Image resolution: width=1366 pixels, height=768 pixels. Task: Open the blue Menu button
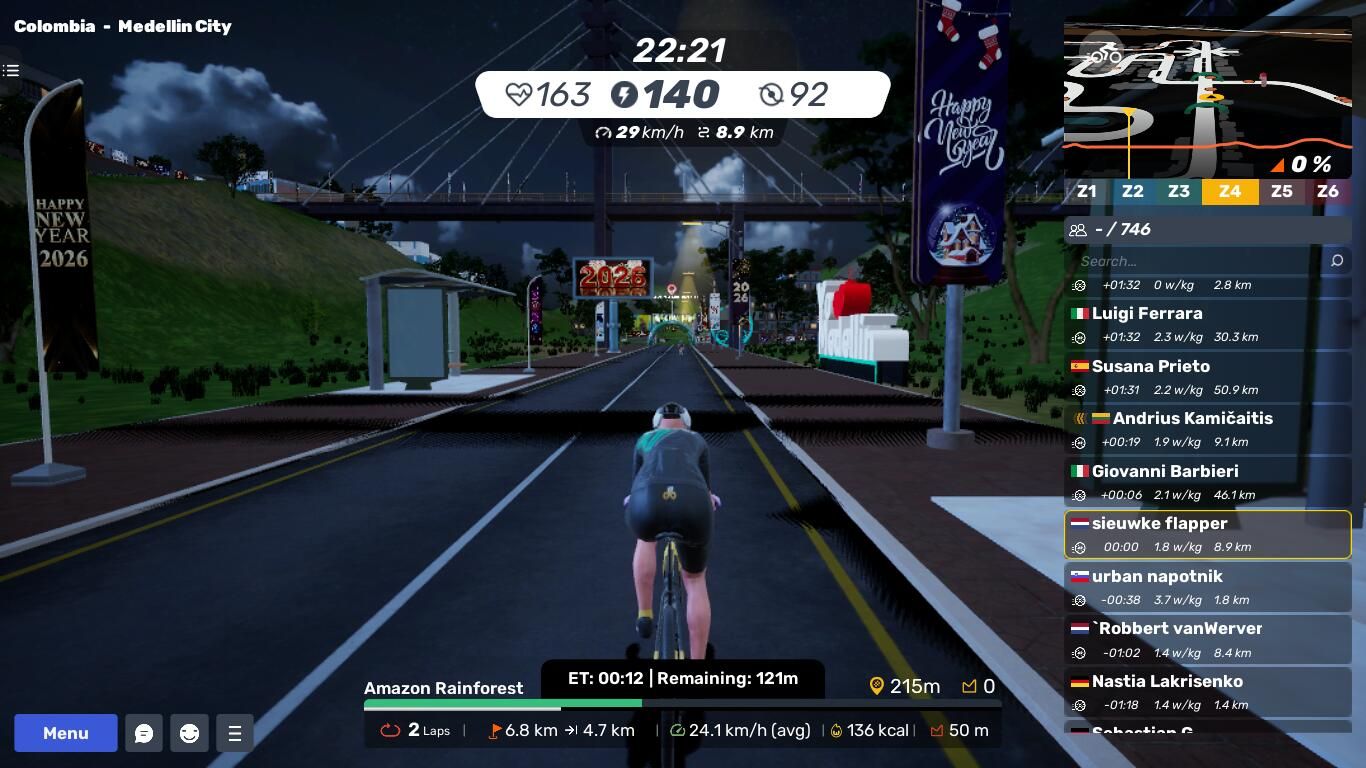tap(66, 733)
